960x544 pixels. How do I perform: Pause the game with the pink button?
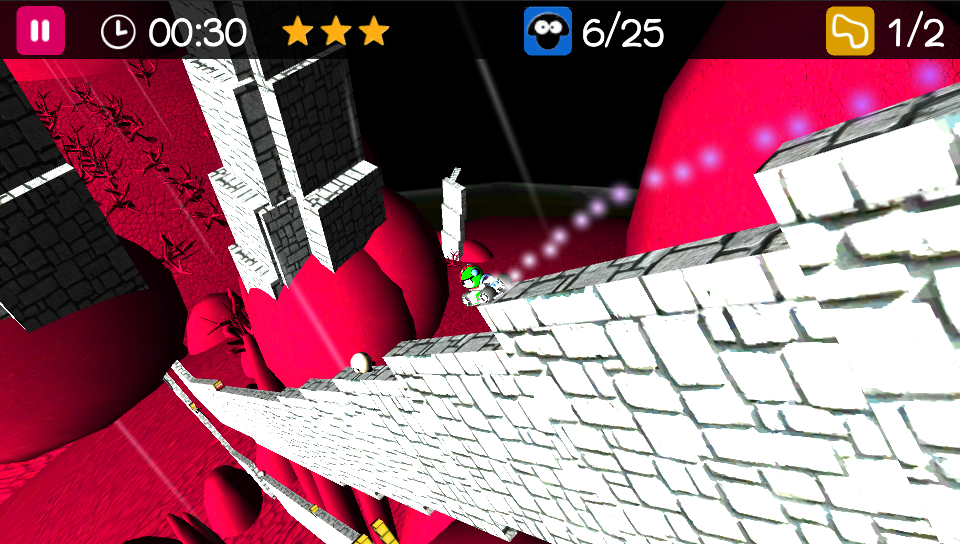tap(40, 31)
